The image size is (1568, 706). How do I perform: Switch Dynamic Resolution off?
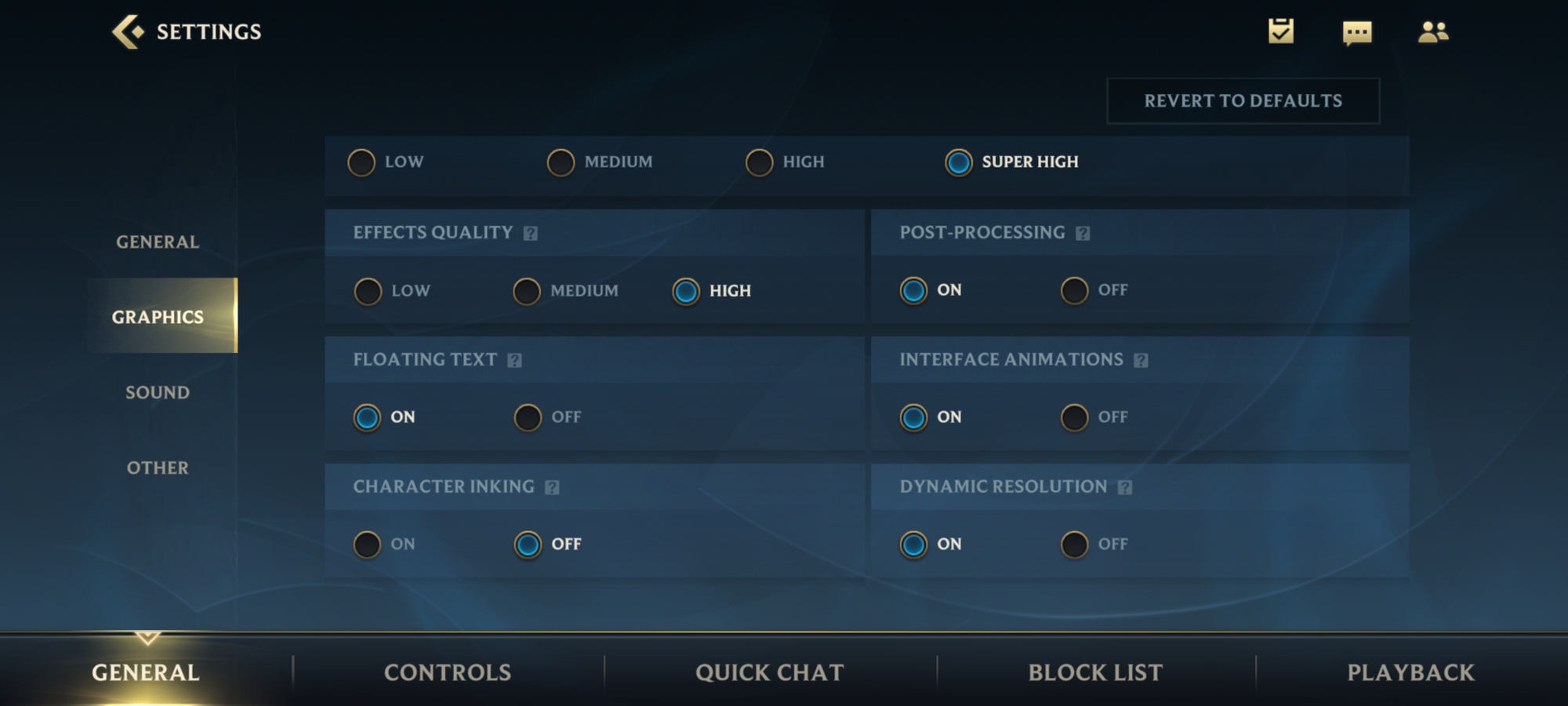[1074, 544]
